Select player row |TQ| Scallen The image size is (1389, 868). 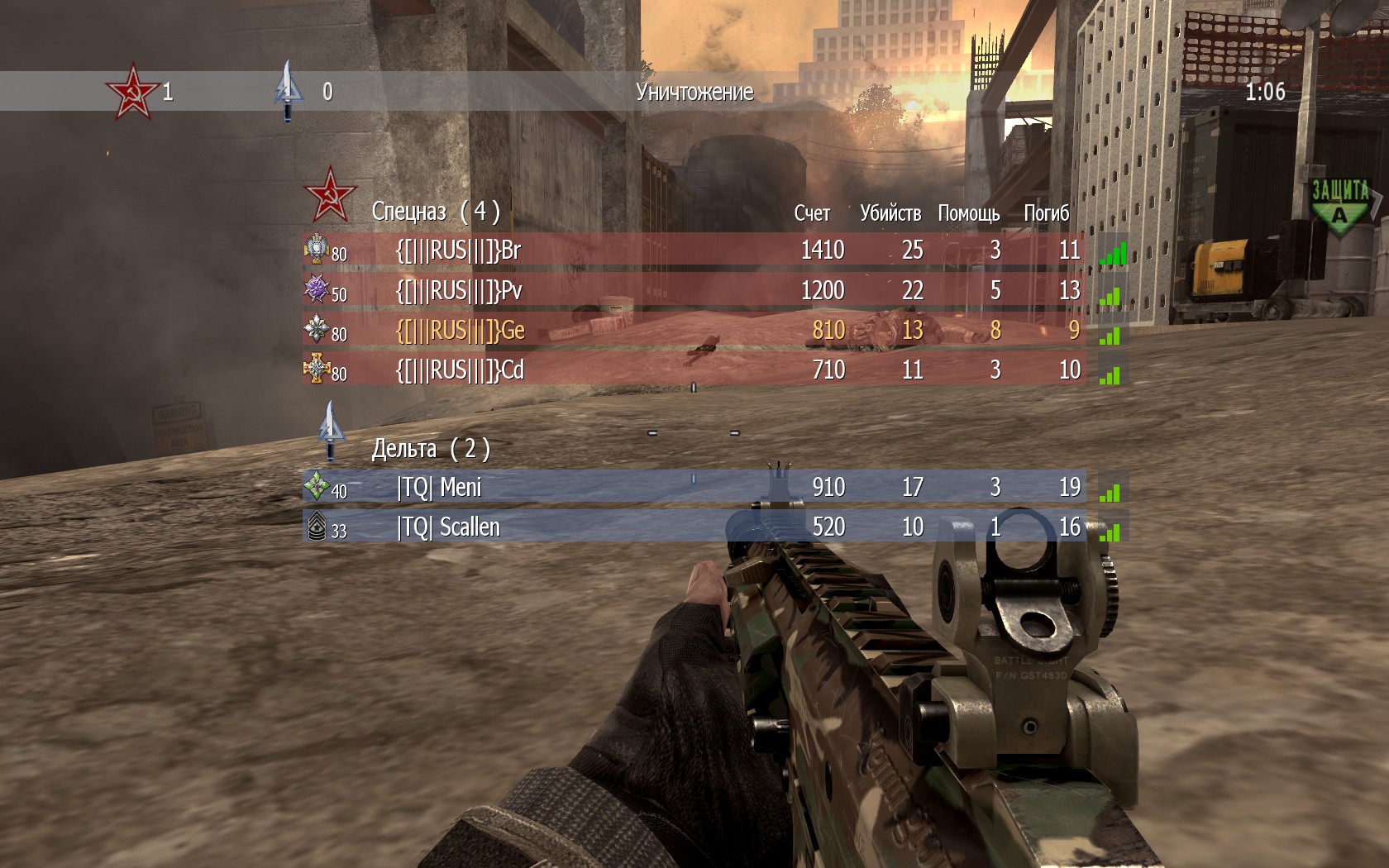pyautogui.click(x=694, y=527)
